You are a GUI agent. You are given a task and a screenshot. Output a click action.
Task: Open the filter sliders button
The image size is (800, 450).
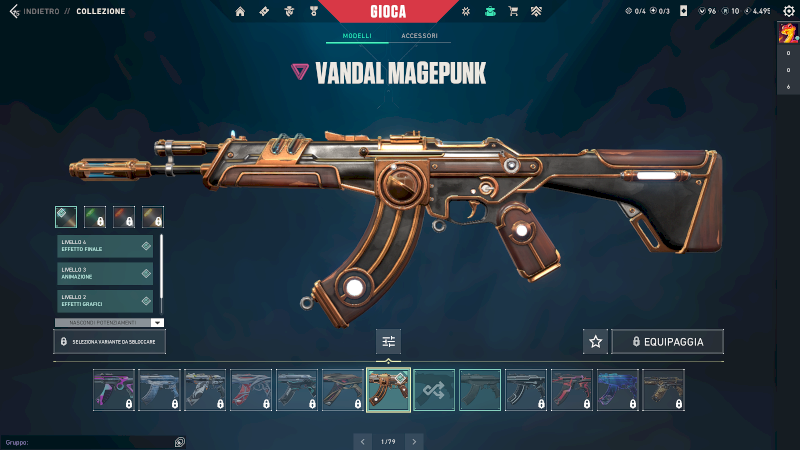(x=389, y=342)
